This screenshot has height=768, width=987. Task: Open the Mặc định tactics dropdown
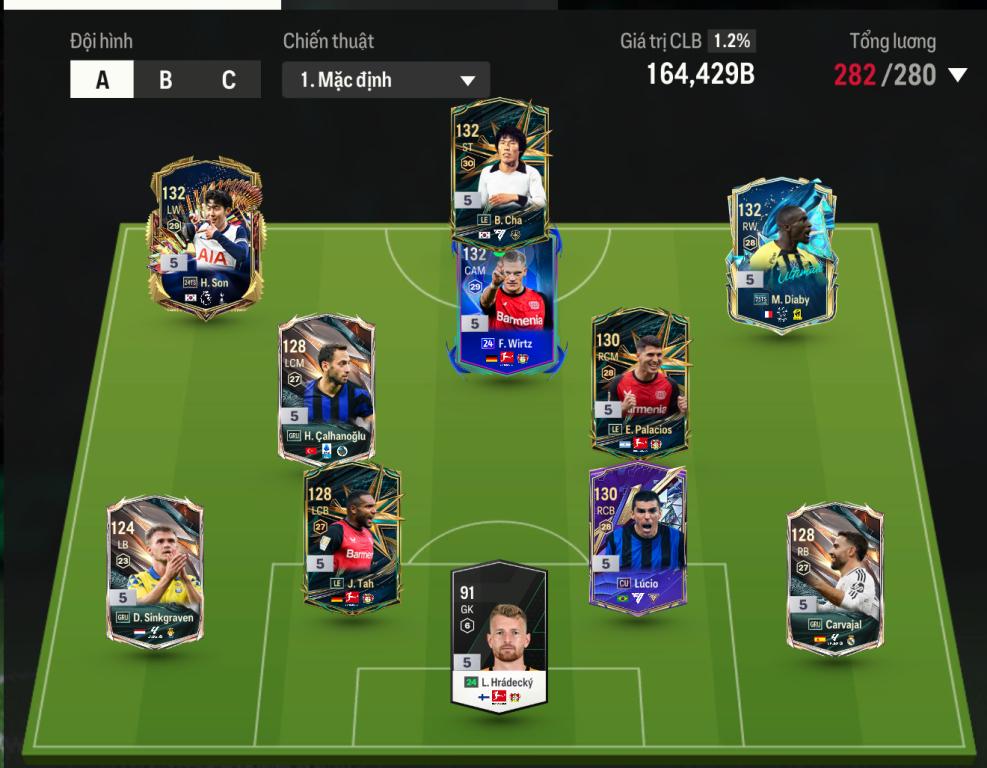point(386,80)
